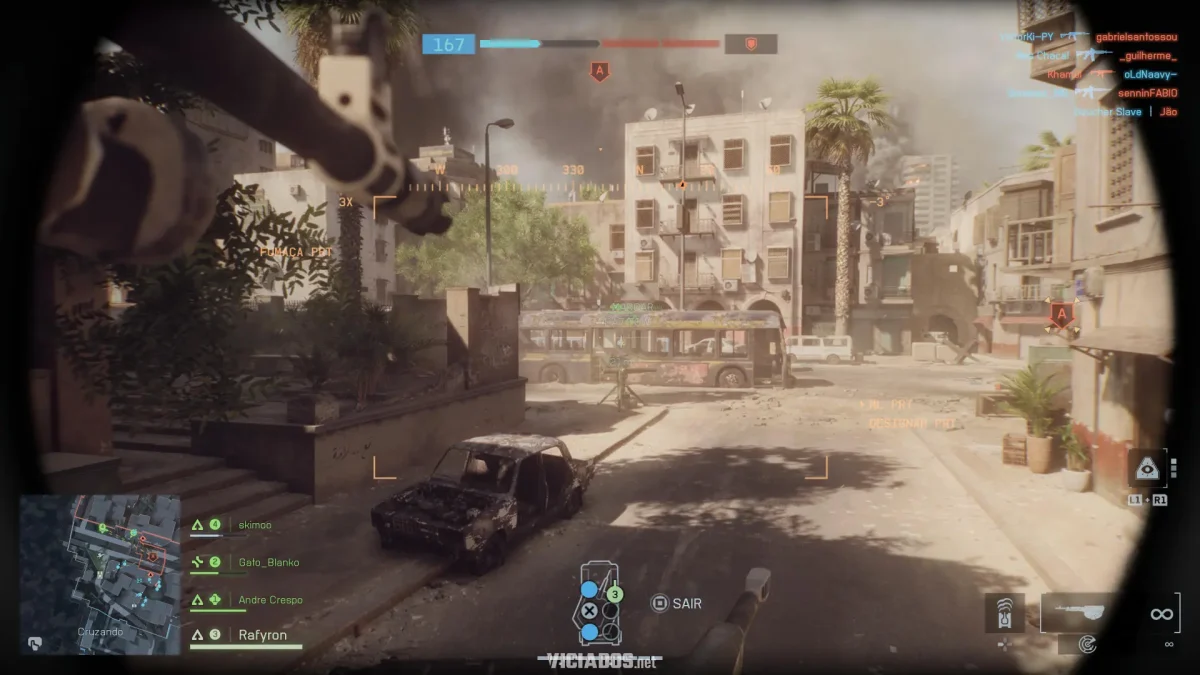Screen dimensions: 1200x675
Task: Select the mounted machine gun weapon slot
Action: pos(1079,611)
